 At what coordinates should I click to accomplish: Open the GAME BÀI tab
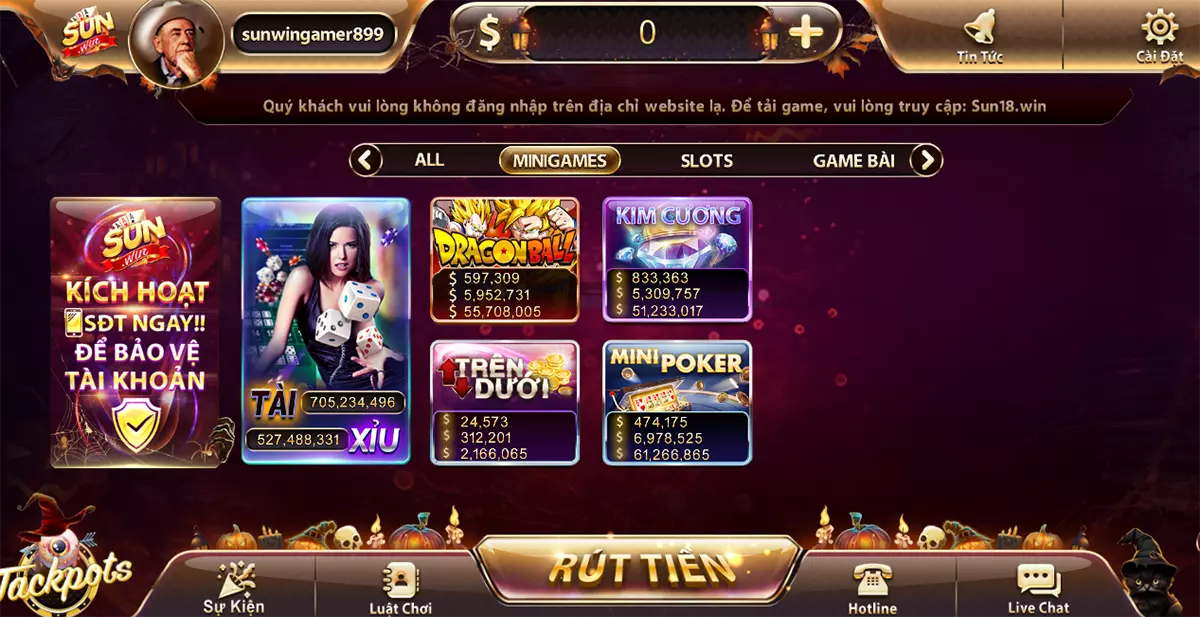(x=853, y=160)
